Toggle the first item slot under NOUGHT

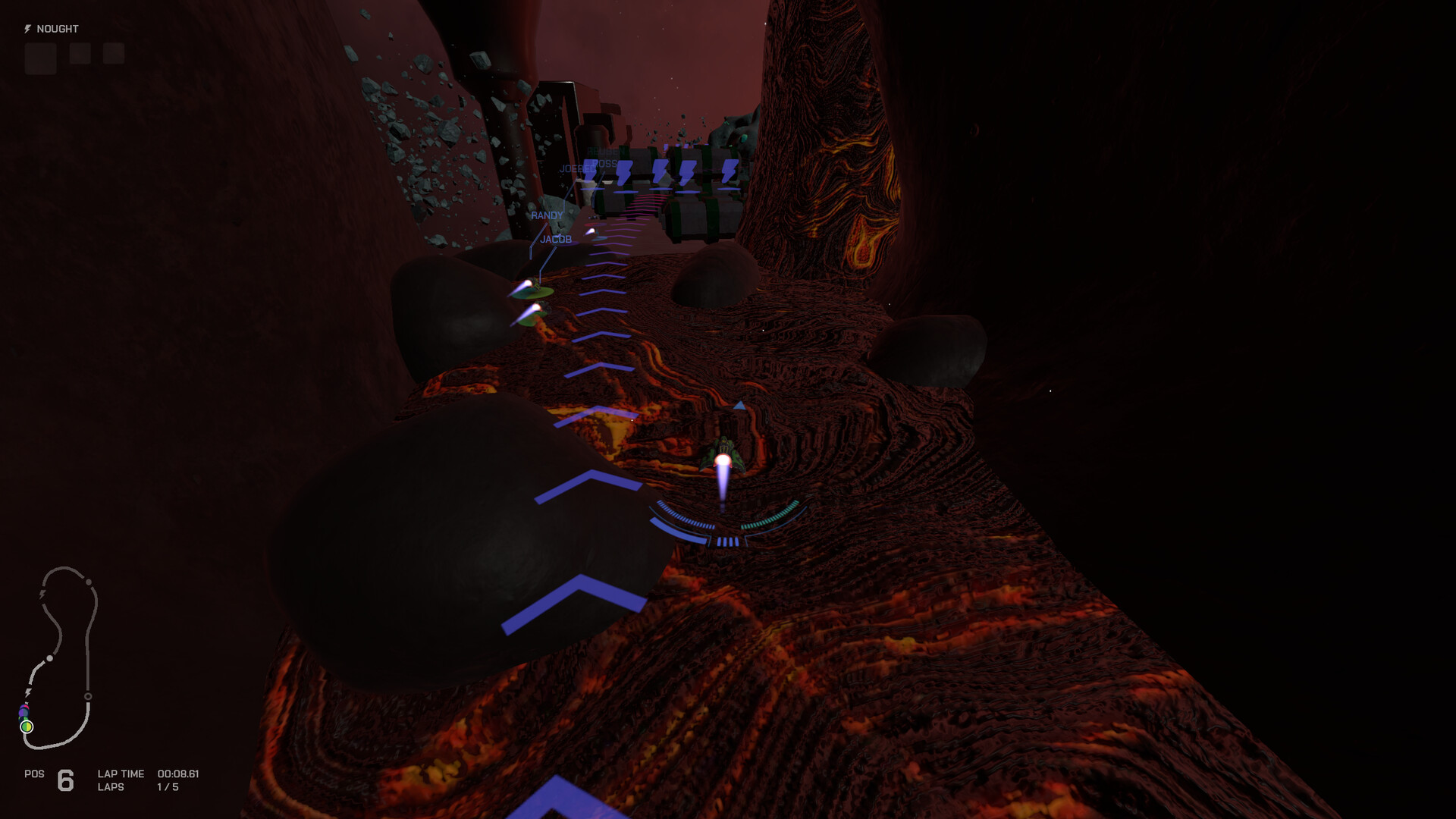(x=40, y=55)
